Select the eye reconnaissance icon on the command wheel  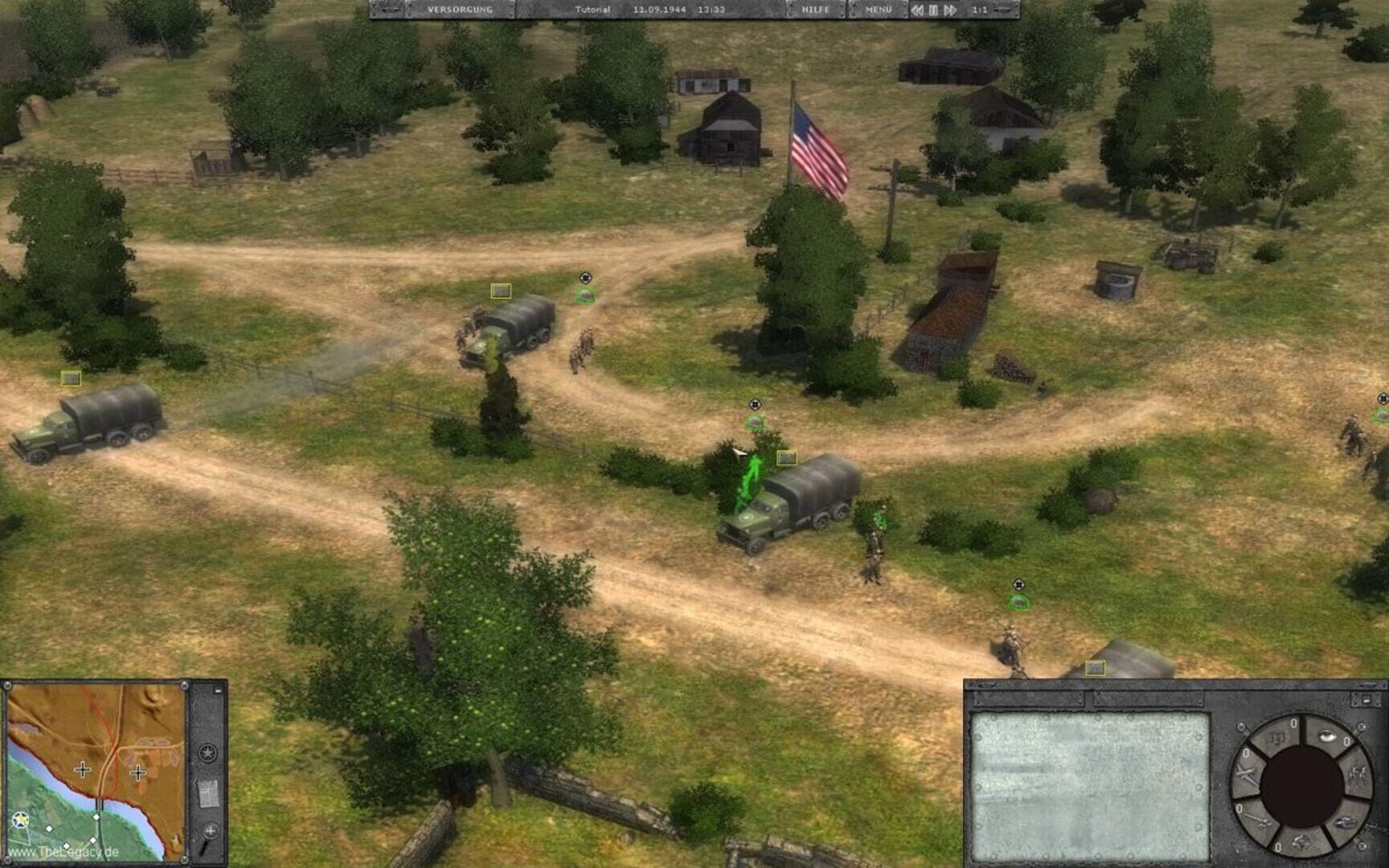tap(1328, 737)
